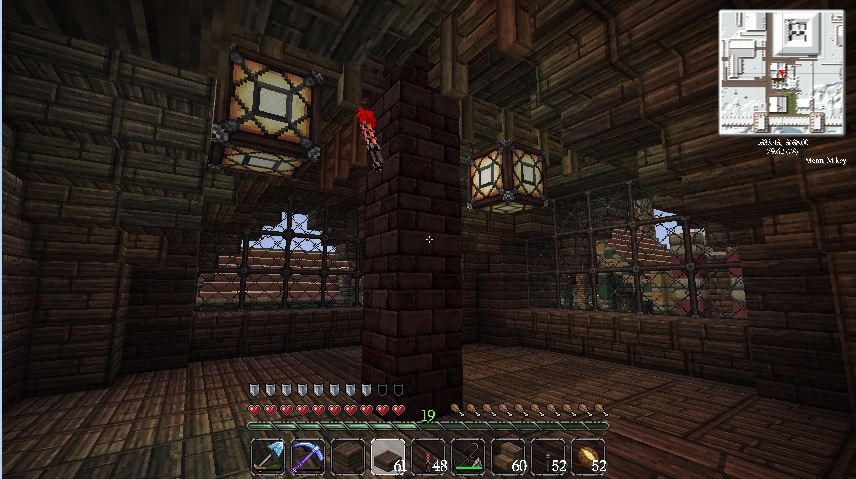The width and height of the screenshot is (856, 479).
Task: Select the bread stack in last slot
Action: [588, 457]
